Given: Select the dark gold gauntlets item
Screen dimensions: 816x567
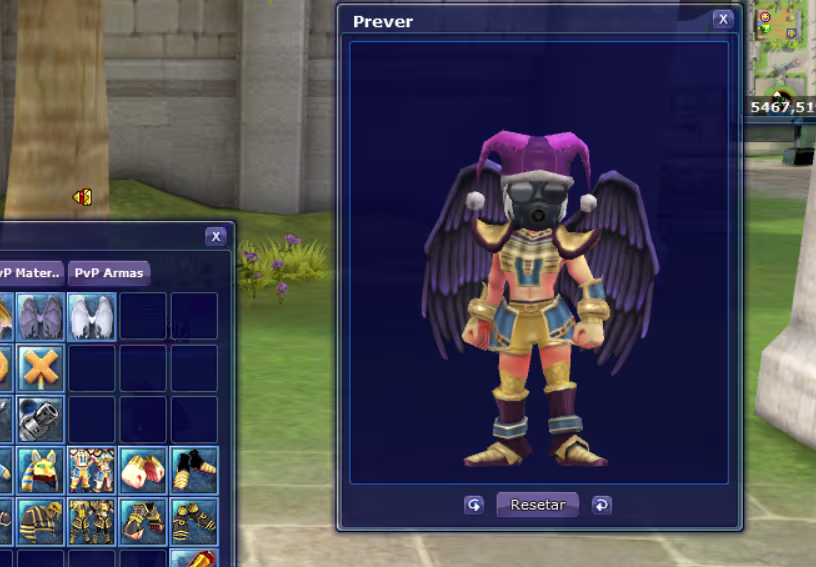Looking at the screenshot, I should pos(143,521).
